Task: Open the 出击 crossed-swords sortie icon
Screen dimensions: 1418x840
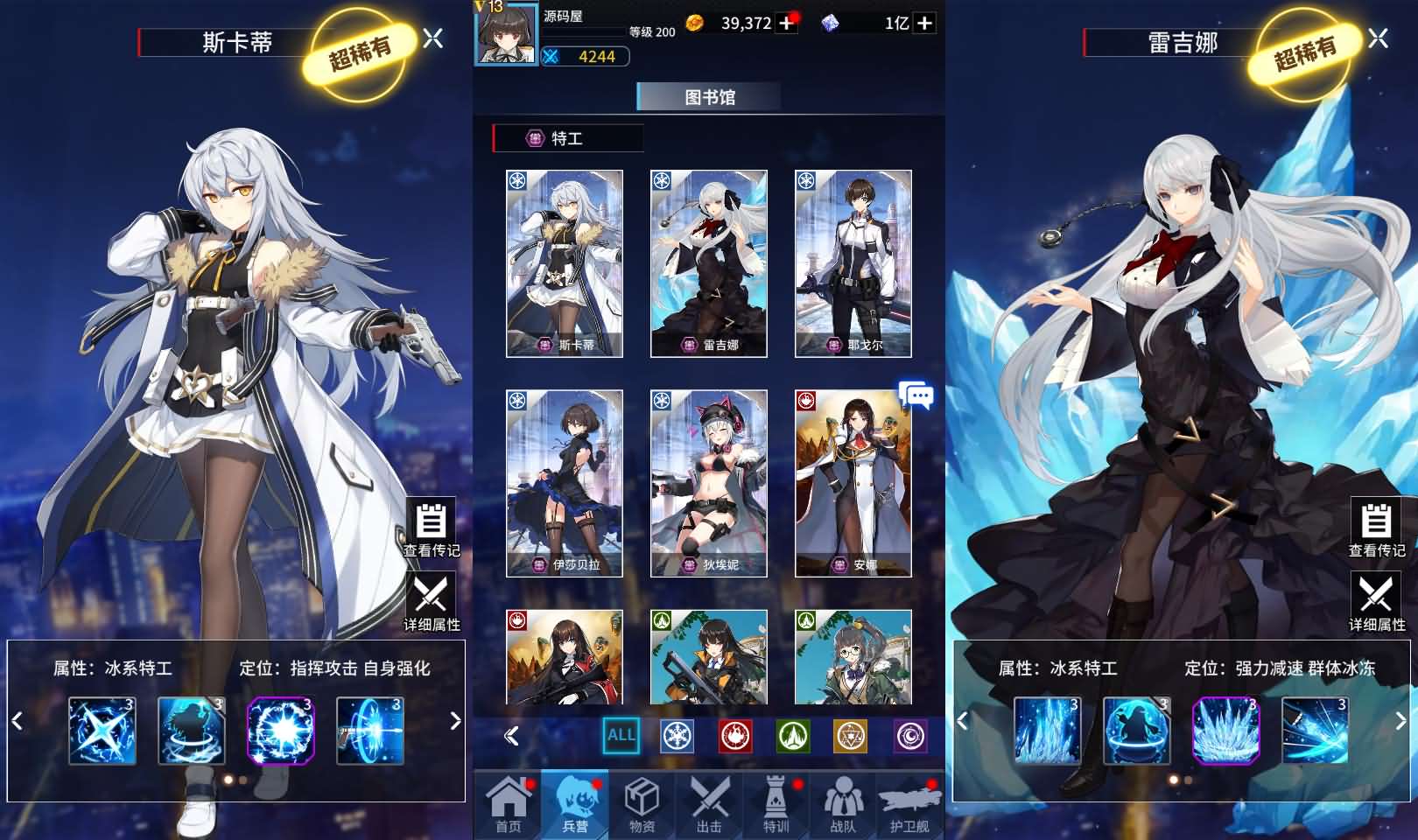Action: point(709,803)
